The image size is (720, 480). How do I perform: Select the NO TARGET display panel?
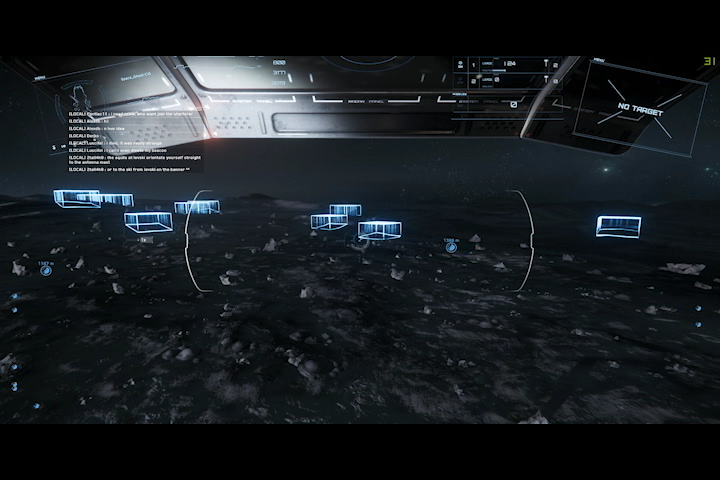pyautogui.click(x=640, y=109)
